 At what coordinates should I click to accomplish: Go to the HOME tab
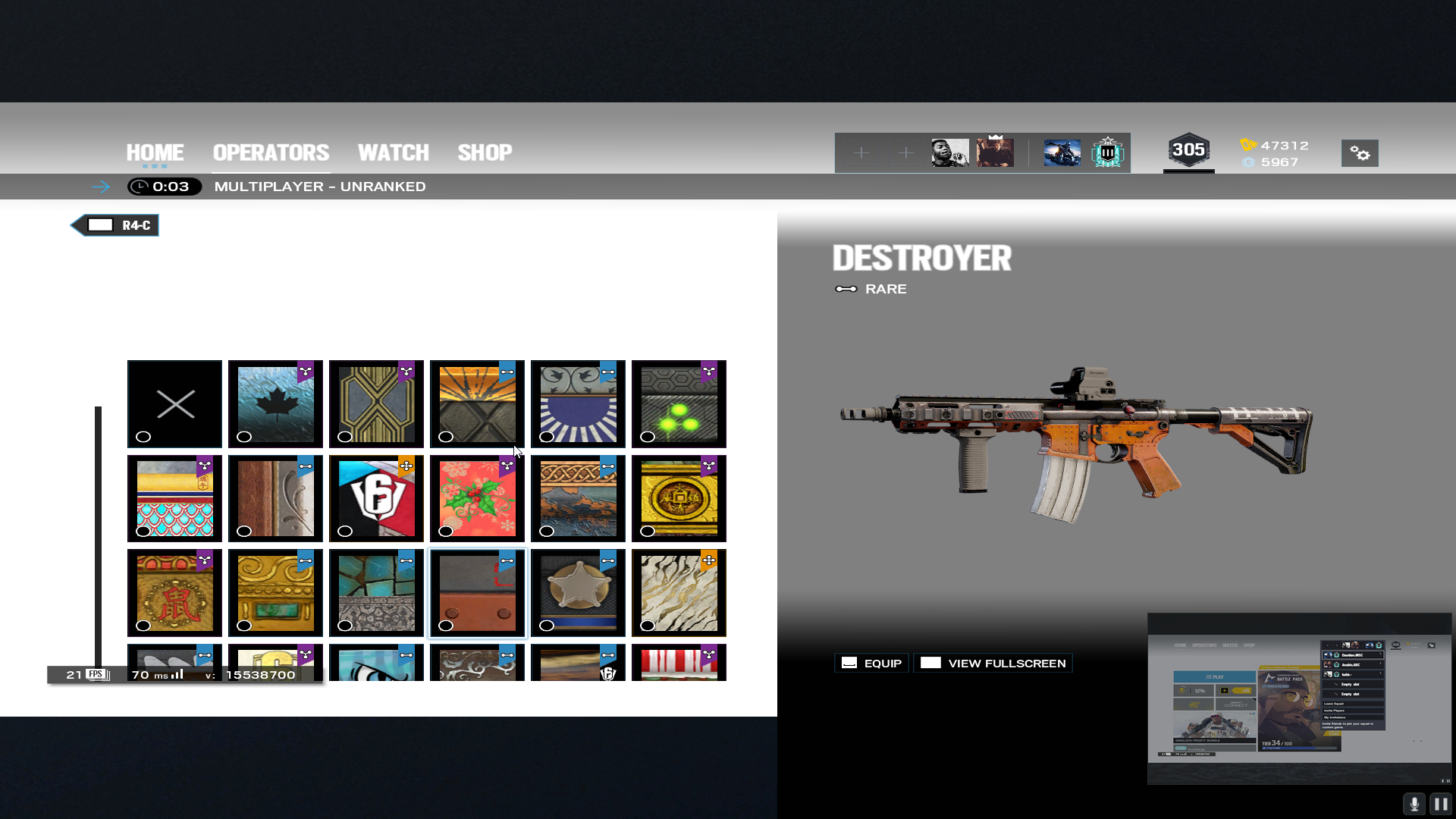[155, 152]
